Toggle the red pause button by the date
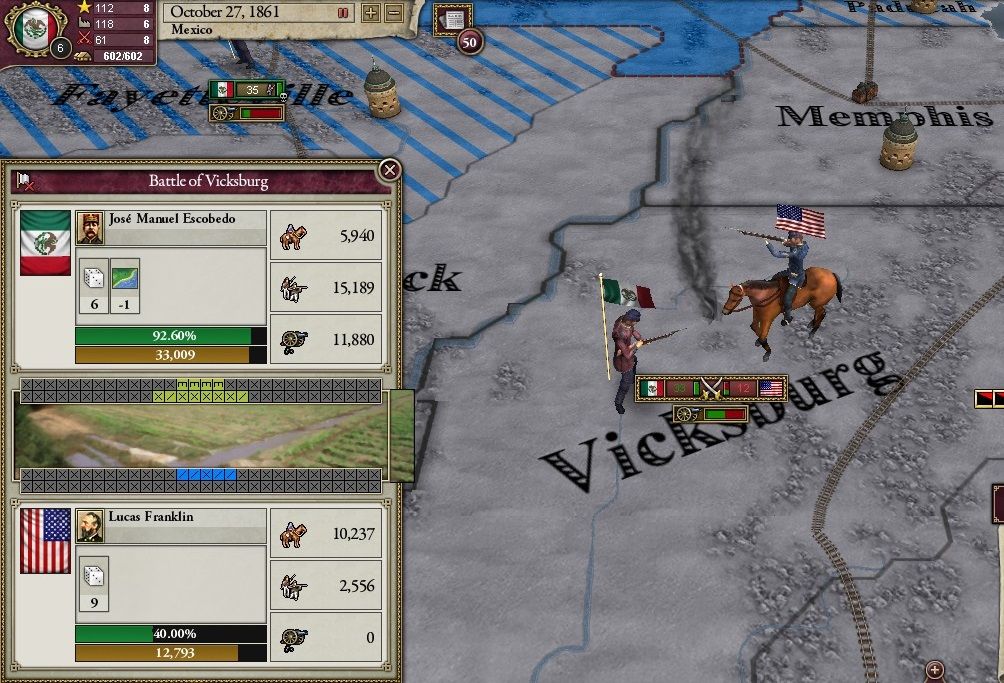The image size is (1004, 683). pos(343,13)
